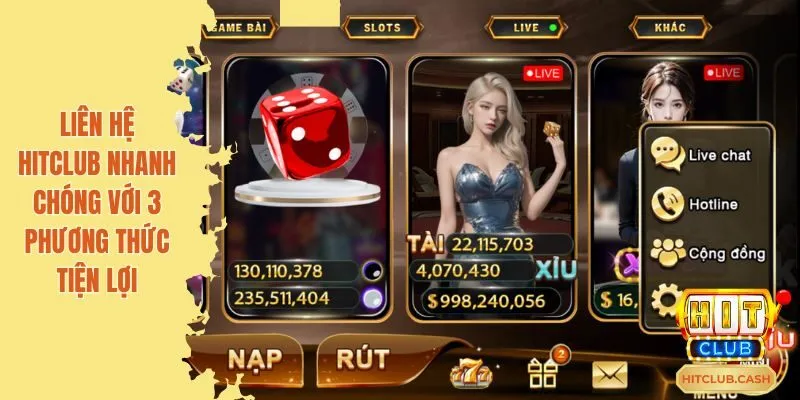Screen dimensions: 800x400
Task: Start a Live chat with support
Action: [x=705, y=155]
